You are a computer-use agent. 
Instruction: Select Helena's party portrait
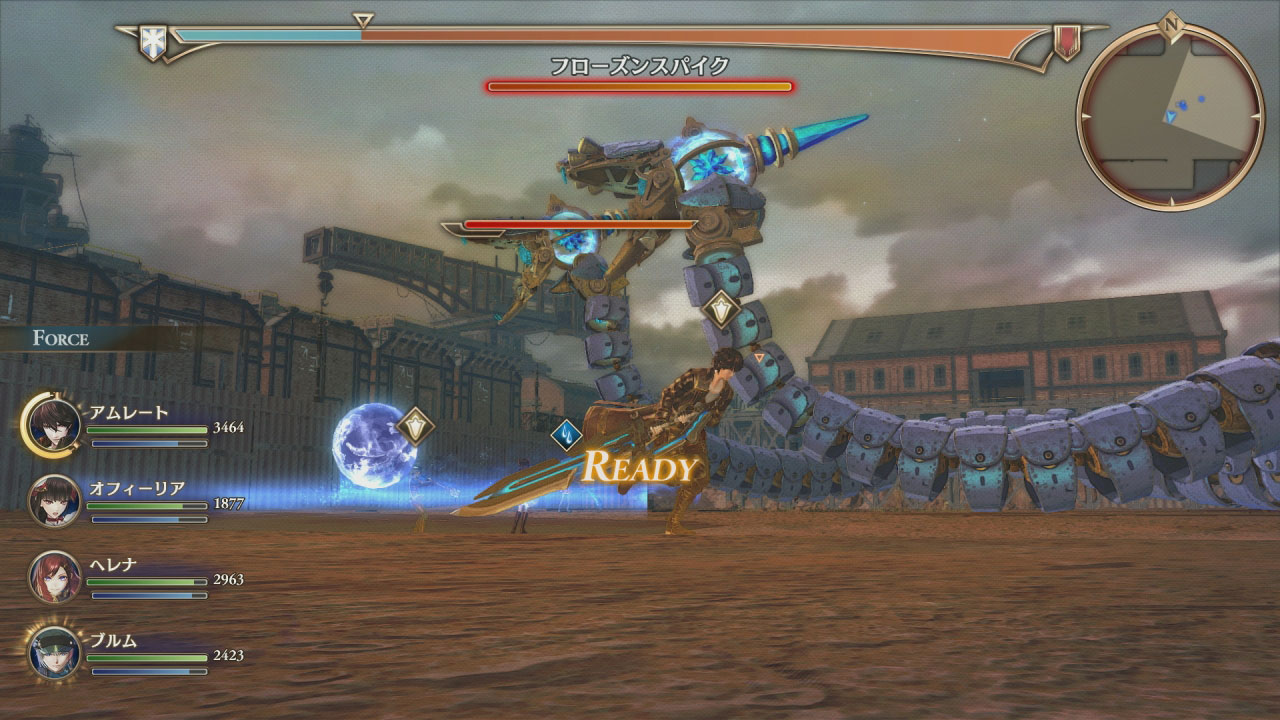coord(55,577)
